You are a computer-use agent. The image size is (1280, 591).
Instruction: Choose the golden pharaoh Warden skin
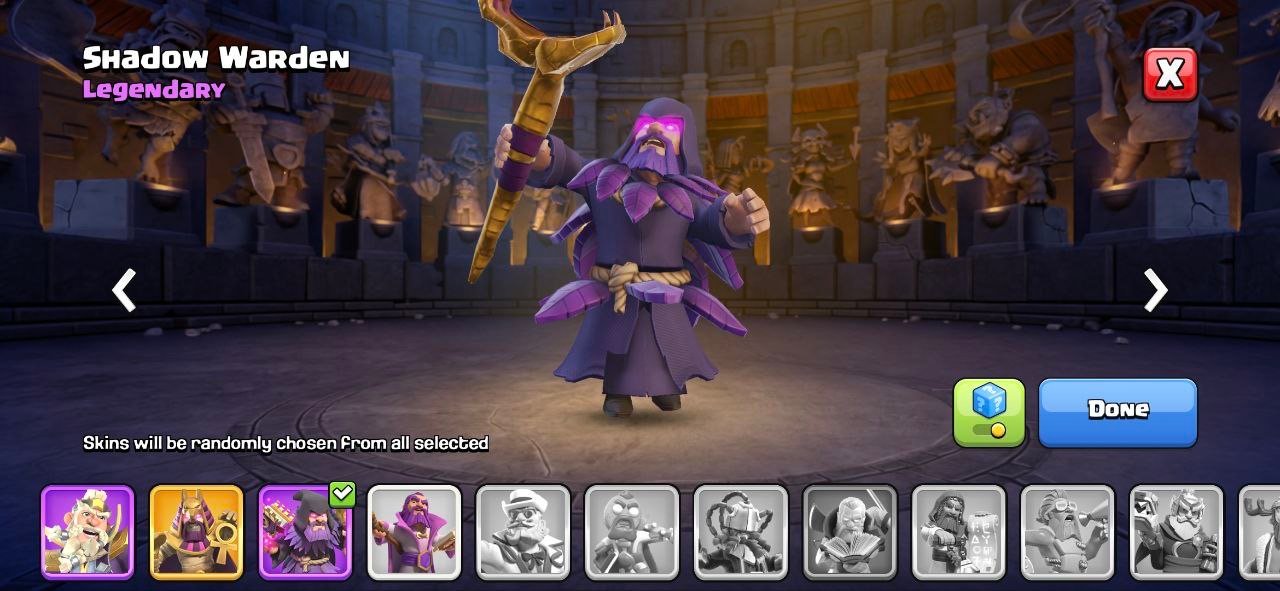pyautogui.click(x=196, y=532)
